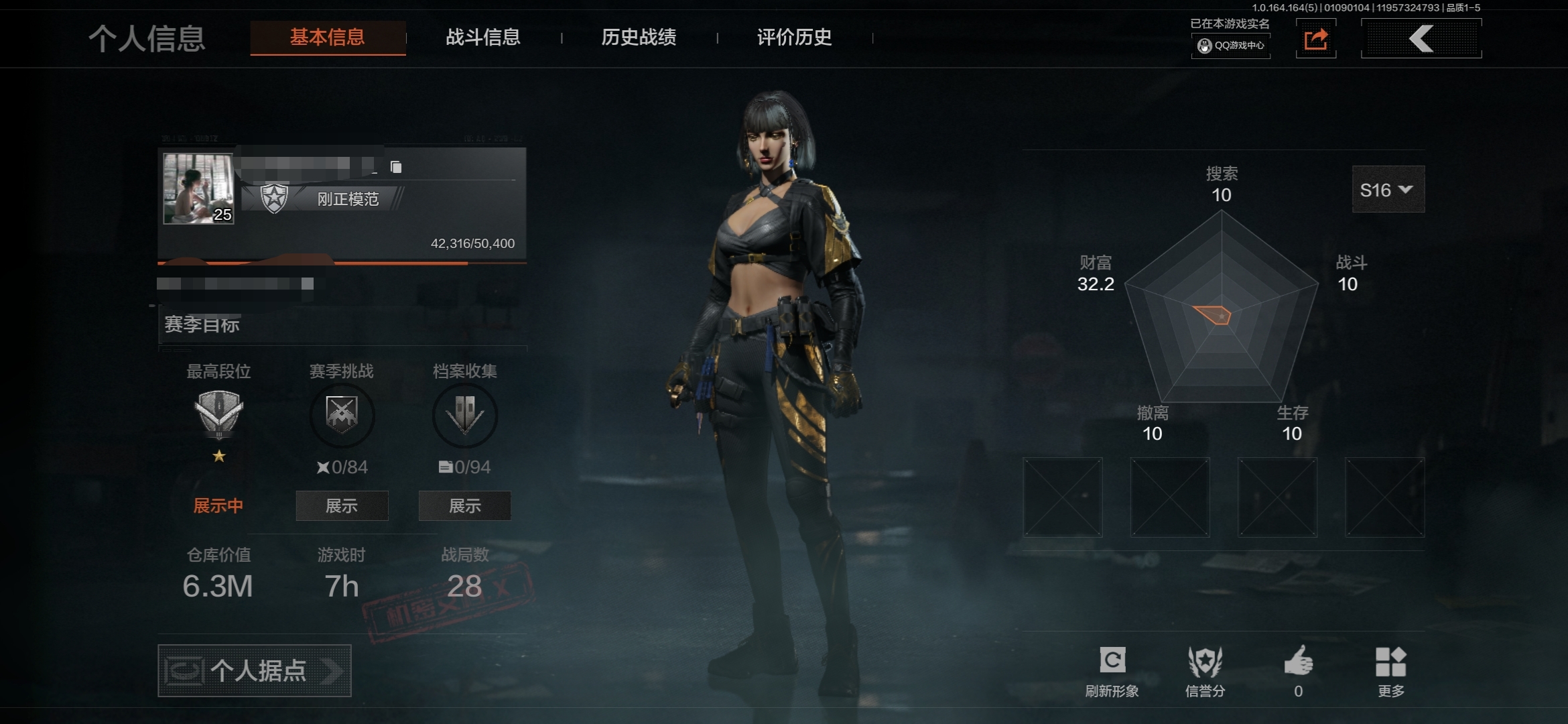Select the 历史战绩 tab
This screenshot has height=724, width=1568.
pos(639,38)
